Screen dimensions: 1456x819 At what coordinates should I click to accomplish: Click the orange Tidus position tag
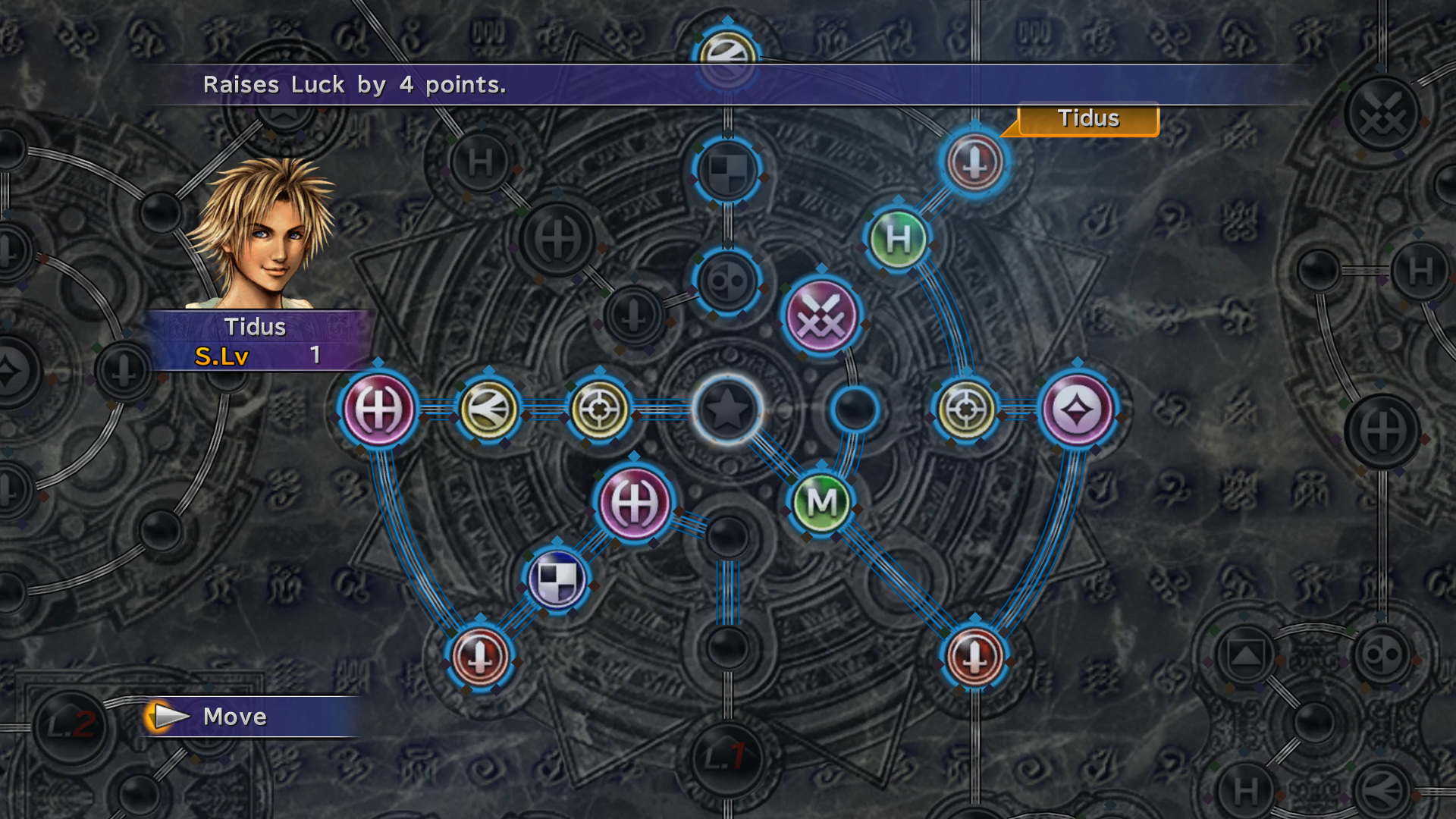point(1088,119)
